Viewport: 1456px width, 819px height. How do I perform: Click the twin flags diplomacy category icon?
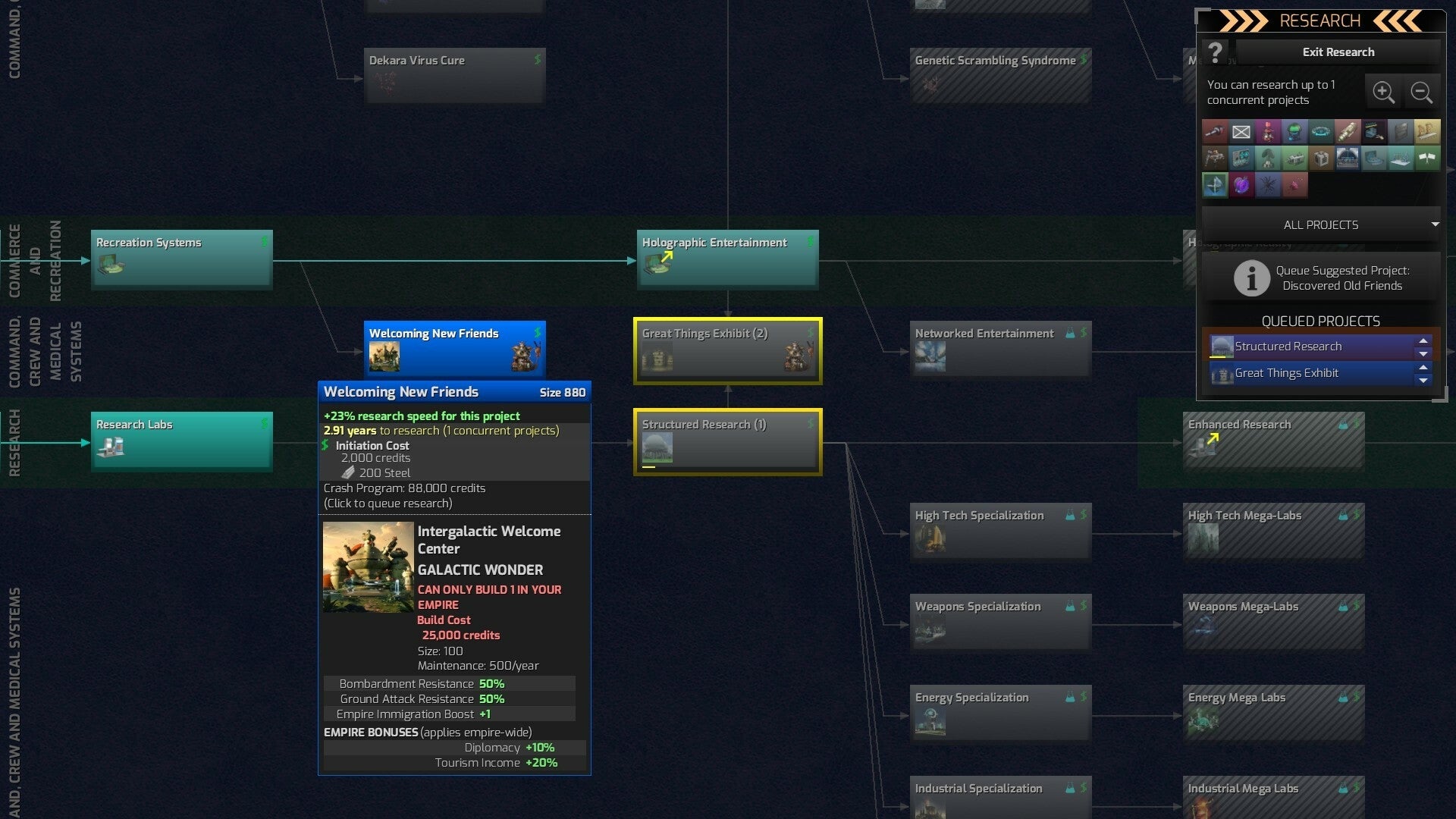point(1427,158)
